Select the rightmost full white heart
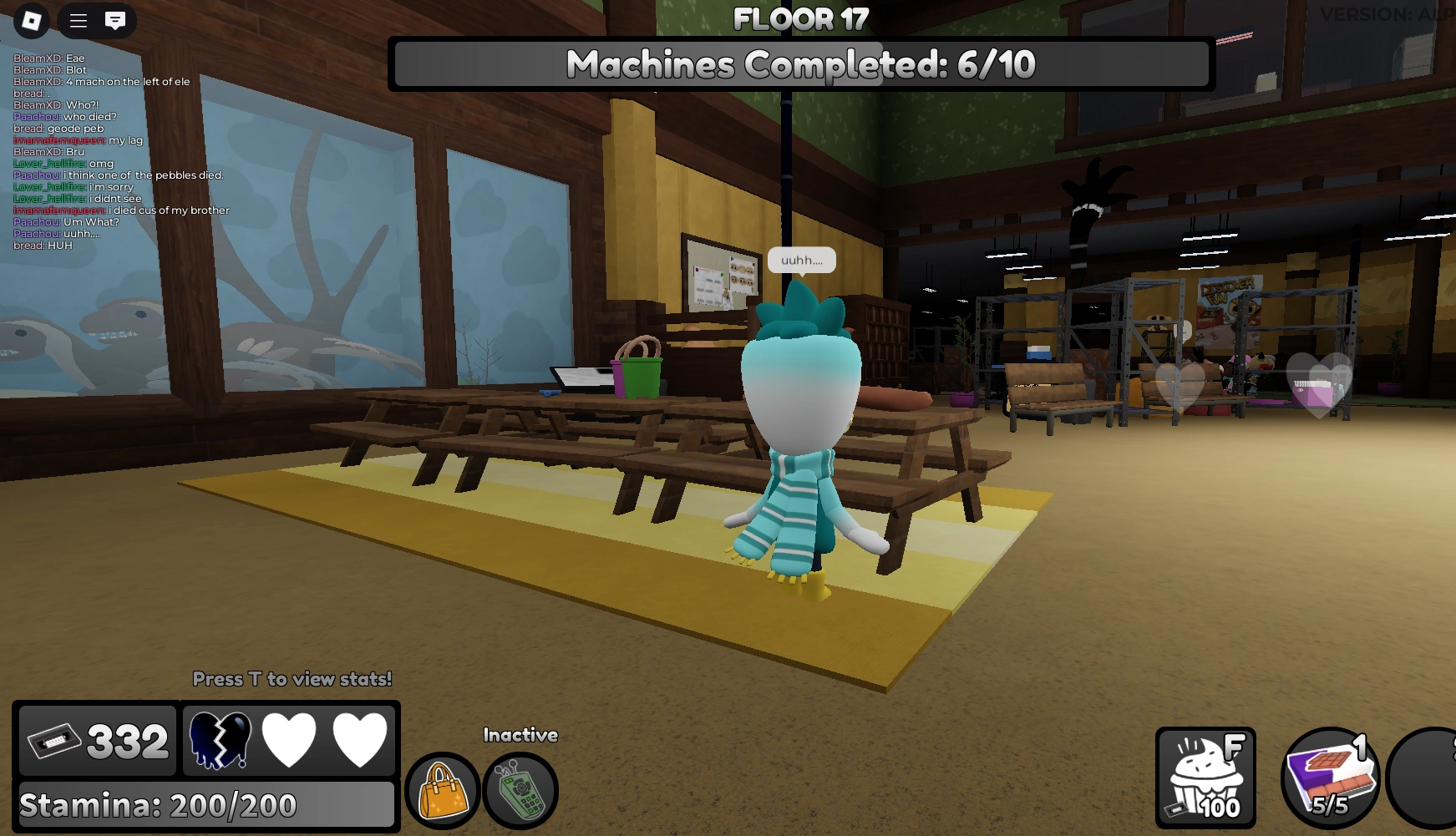Image resolution: width=1456 pixels, height=836 pixels. coord(361,740)
